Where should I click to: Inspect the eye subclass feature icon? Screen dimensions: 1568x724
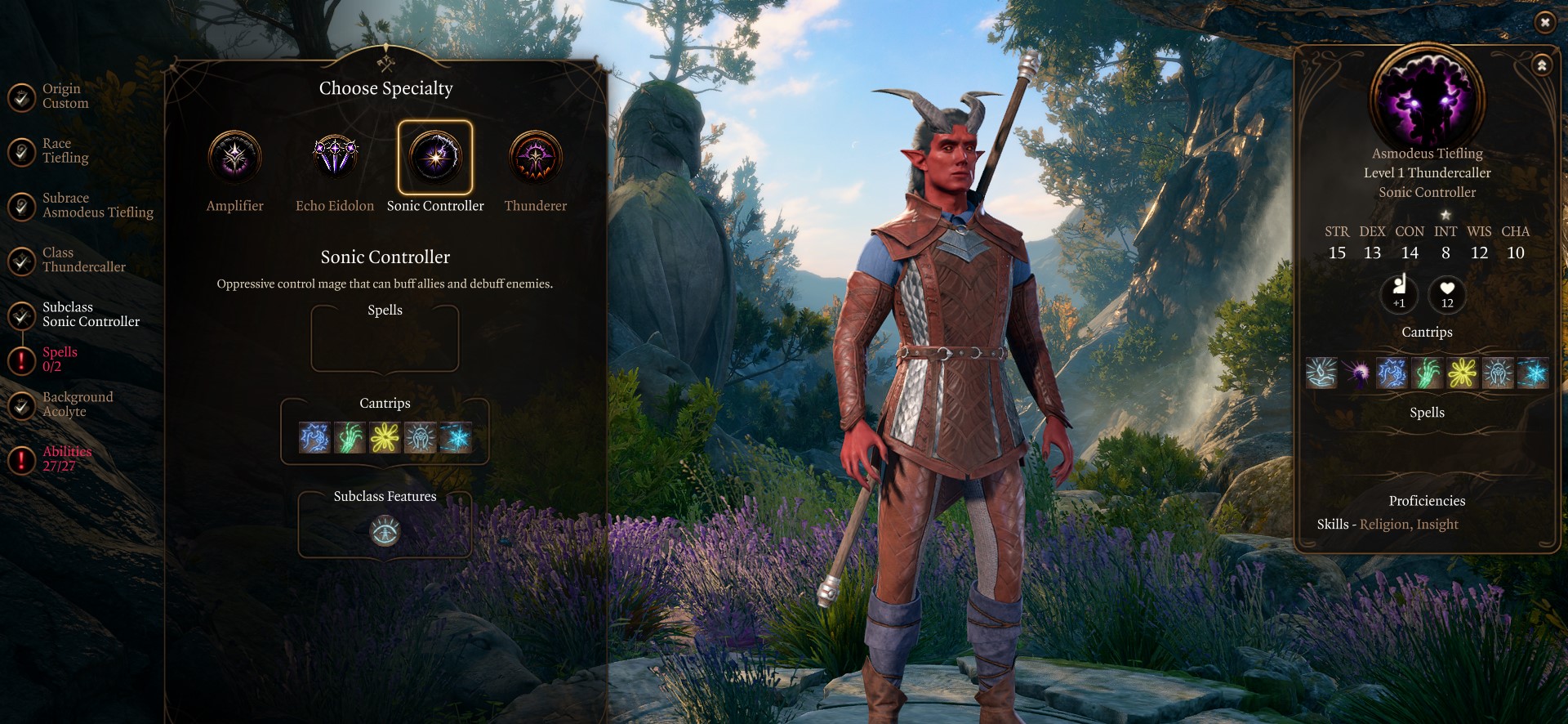tap(385, 532)
